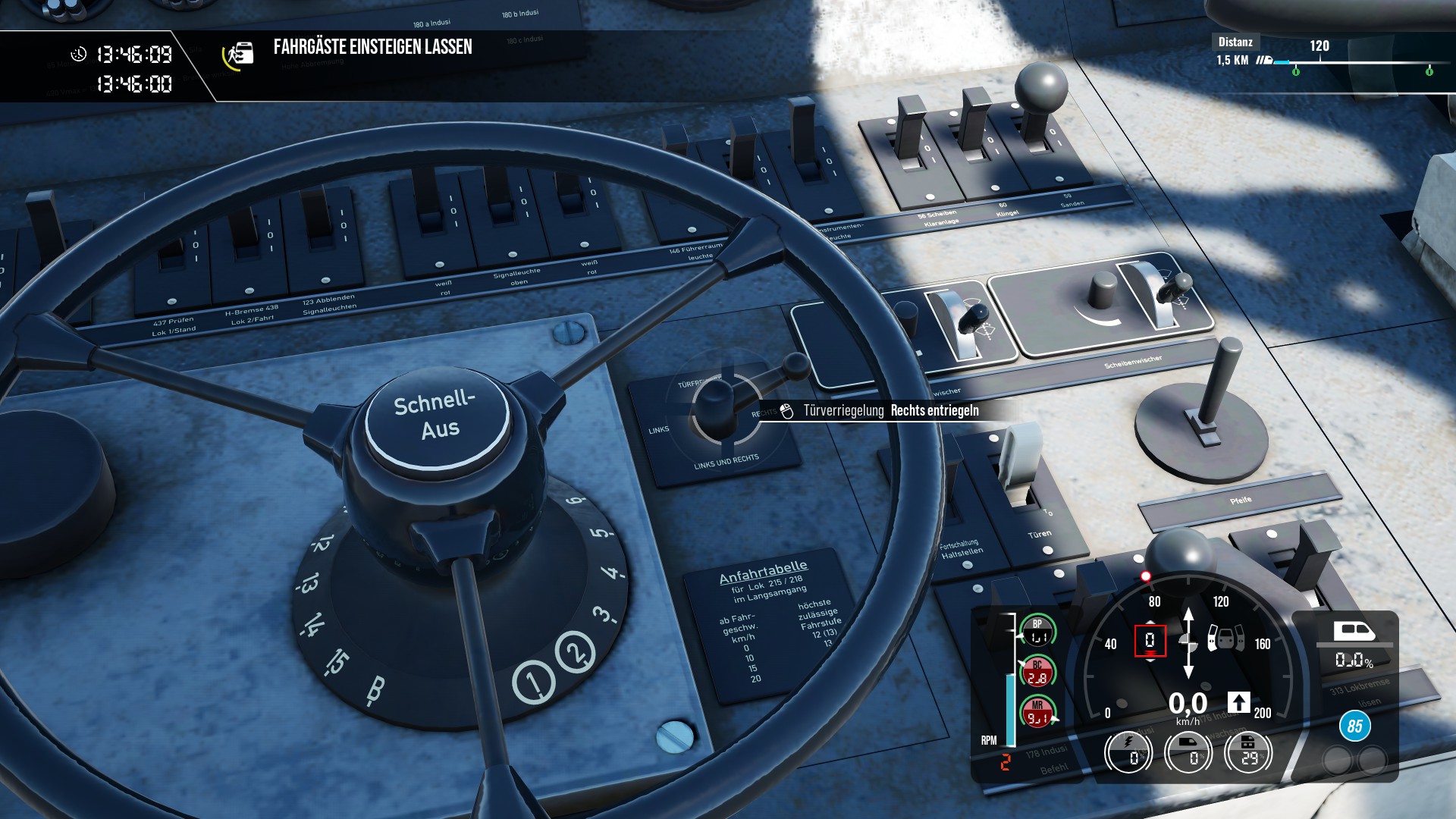
Task: Click the 'Fahrgäste einsteigen lassen' objective
Action: coord(372,47)
